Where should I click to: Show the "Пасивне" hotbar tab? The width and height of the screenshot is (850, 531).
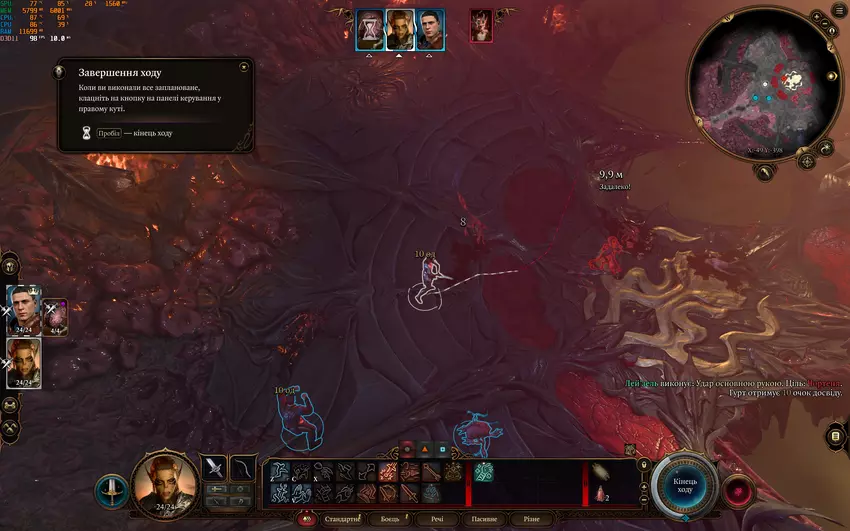[x=483, y=519]
